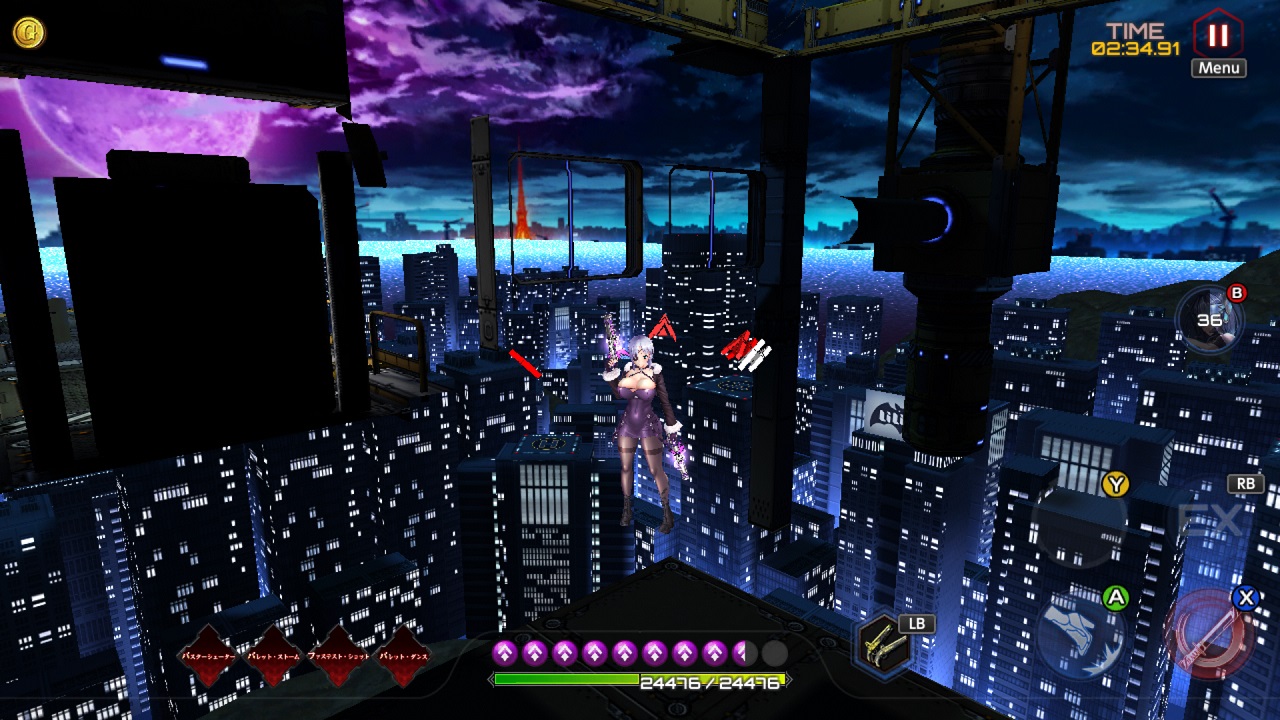Trigger the ファステスト・ショット skill

point(338,656)
